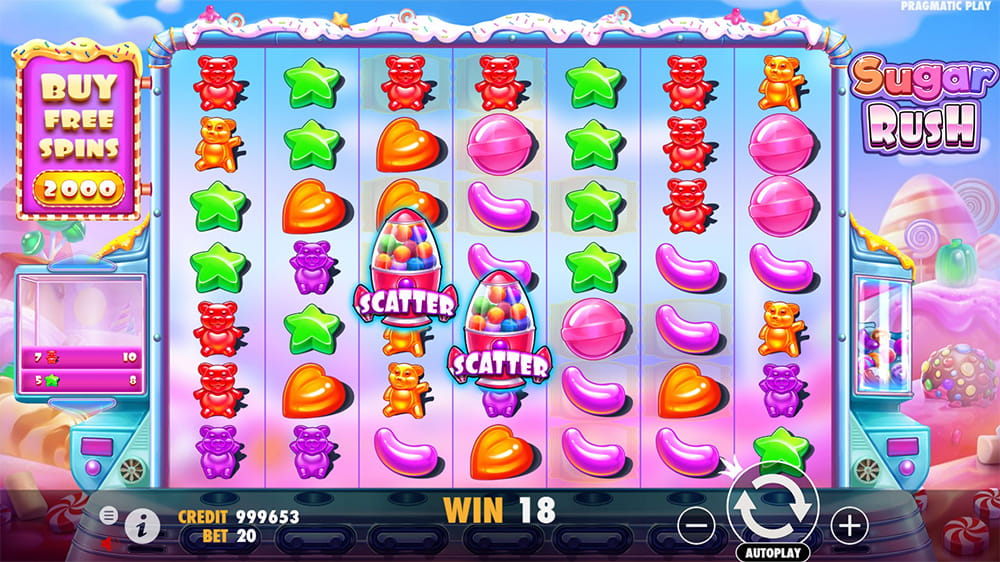Open the Autoplay options
This screenshot has width=1000, height=562.
point(773,552)
